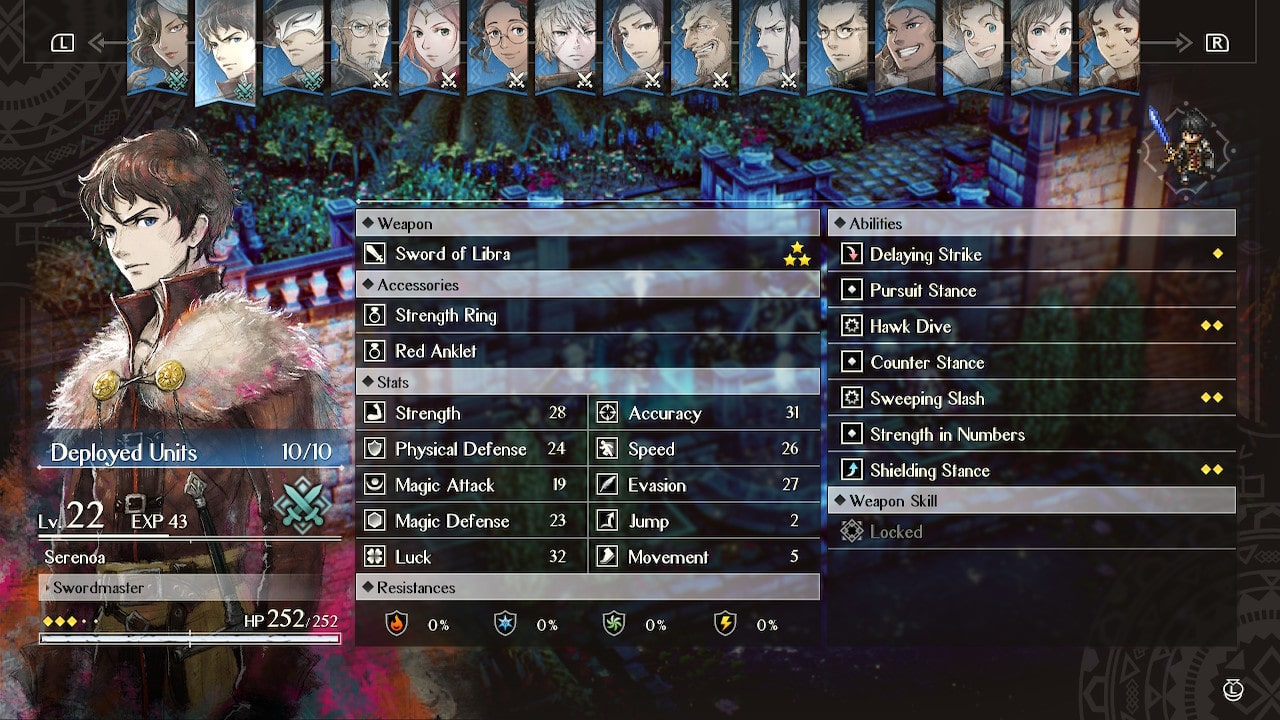
Task: Select the masked character portrait
Action: pyautogui.click(x=293, y=45)
